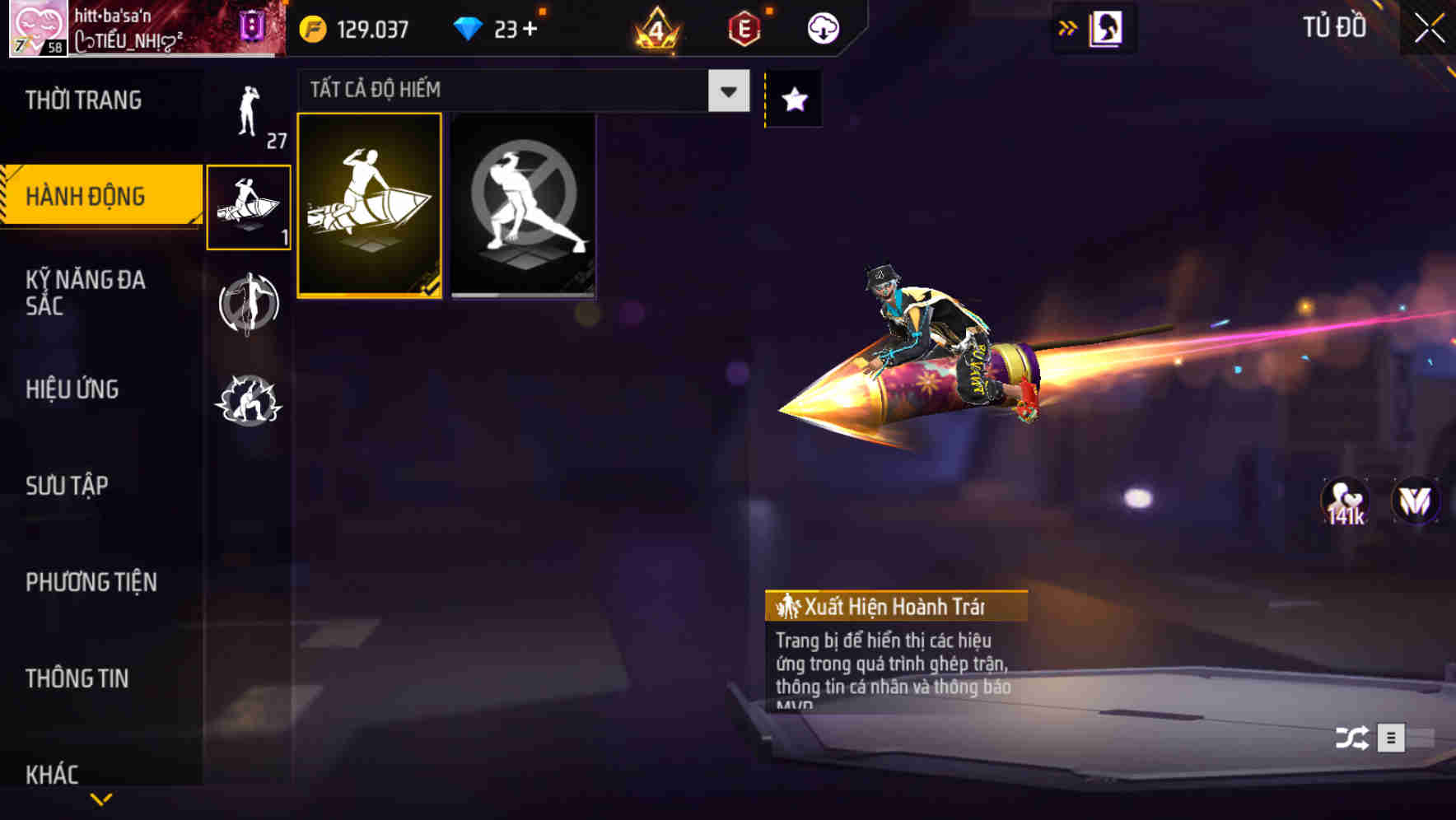Click the ground-smash emote category icon
The height and width of the screenshot is (820, 1456).
[249, 401]
